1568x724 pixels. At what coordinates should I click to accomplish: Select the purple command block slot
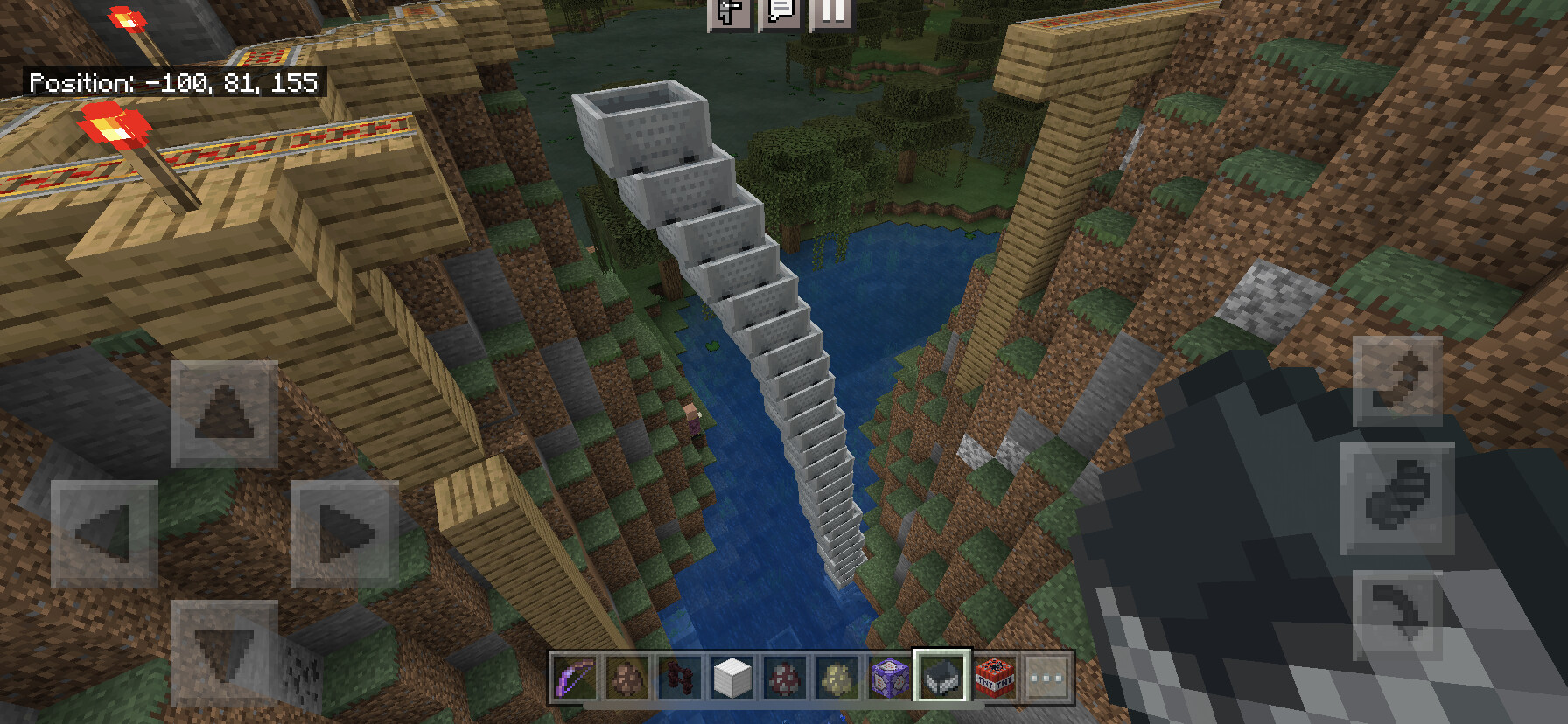coord(889,677)
